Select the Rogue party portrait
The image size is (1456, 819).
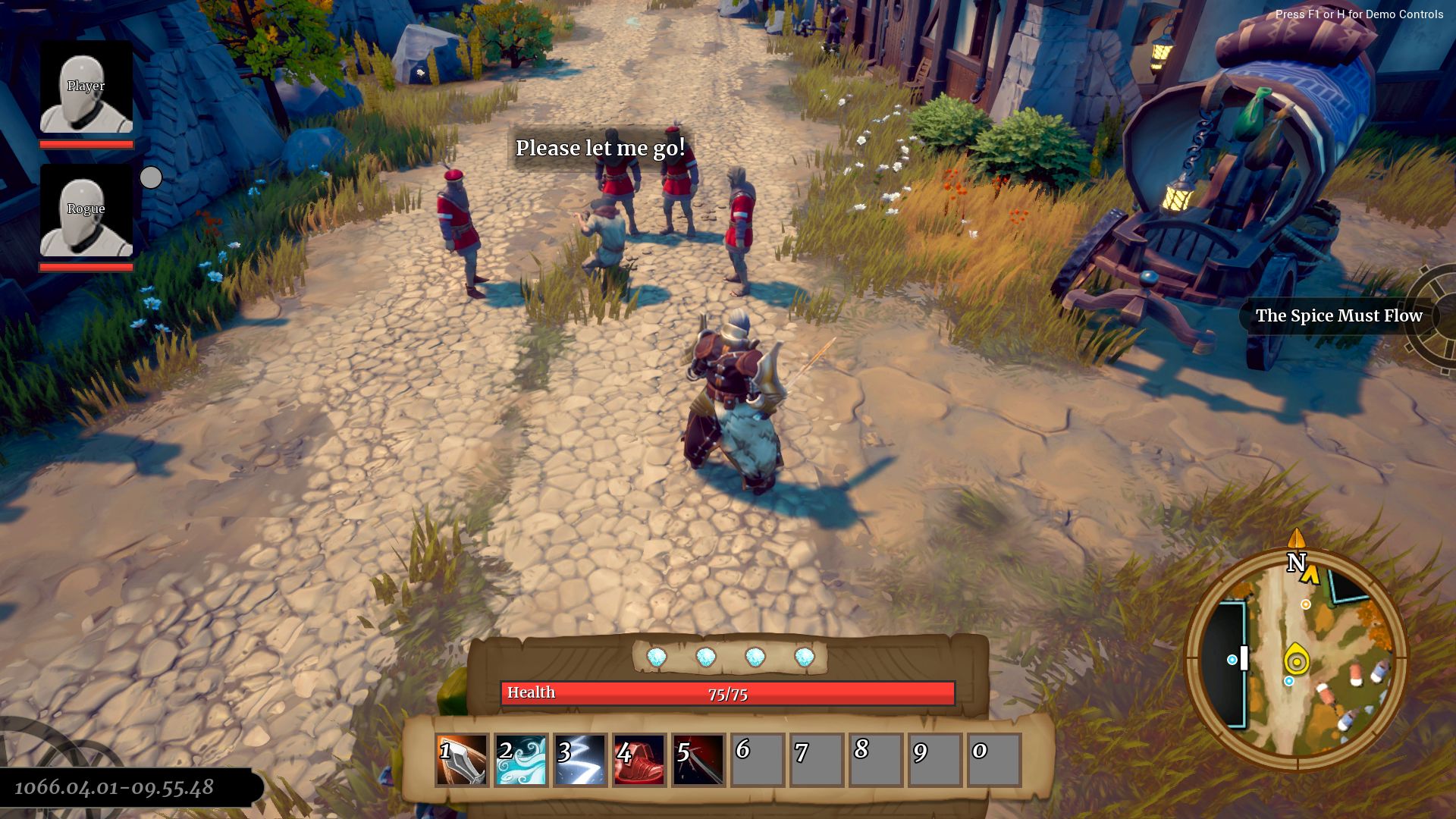point(86,211)
